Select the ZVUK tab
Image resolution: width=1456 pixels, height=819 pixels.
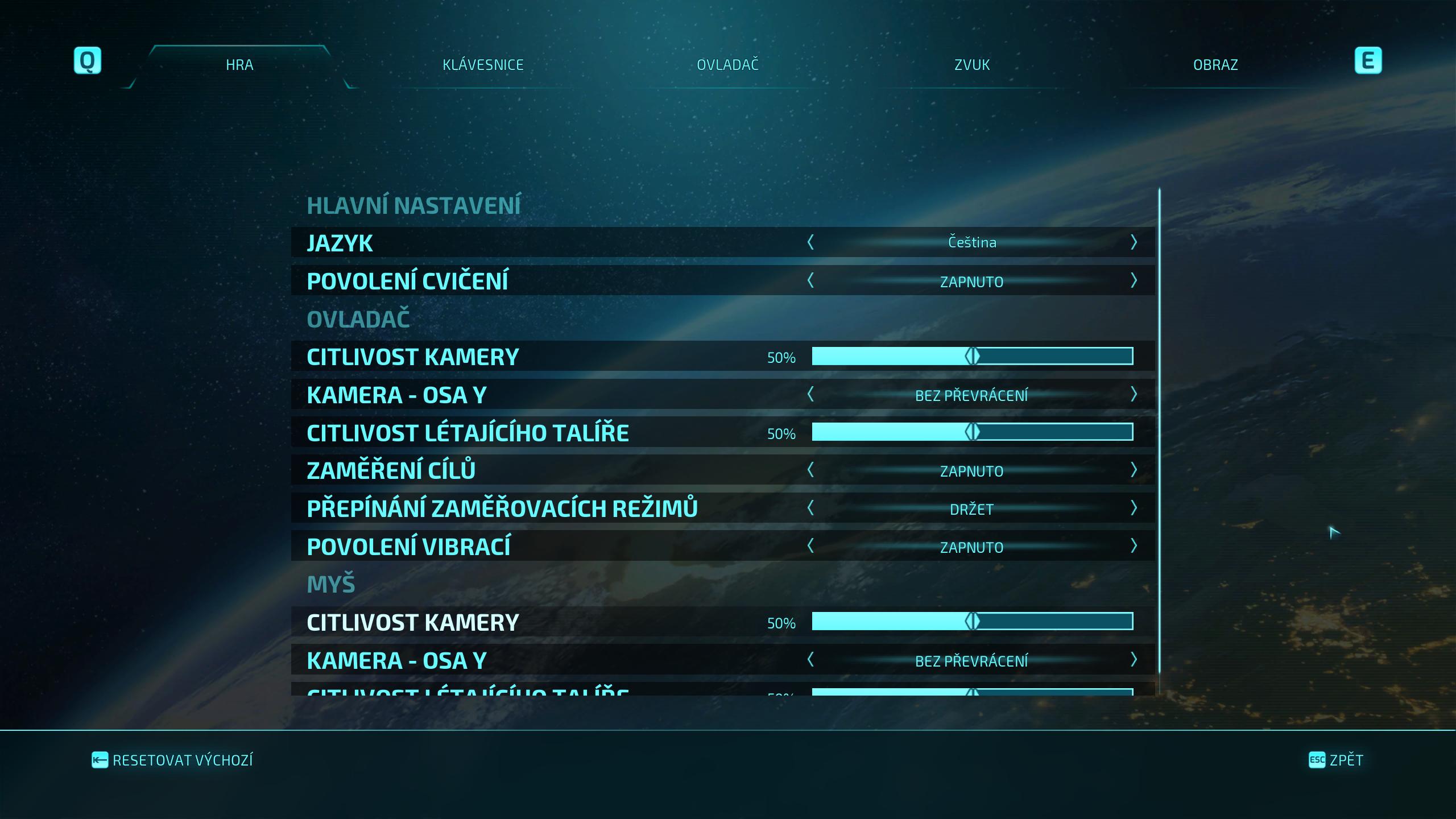971,65
